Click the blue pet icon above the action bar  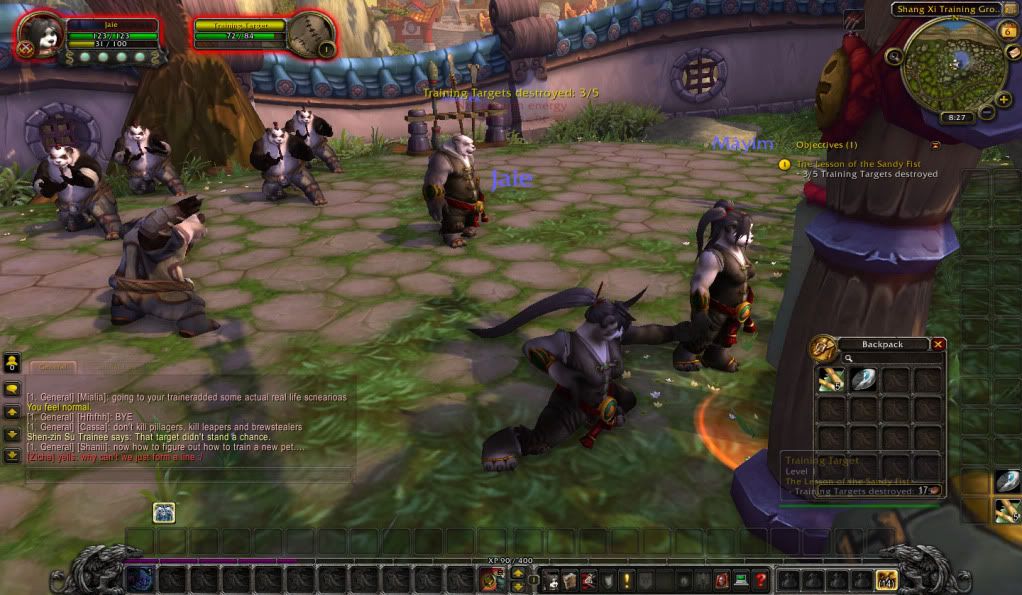pyautogui.click(x=164, y=513)
